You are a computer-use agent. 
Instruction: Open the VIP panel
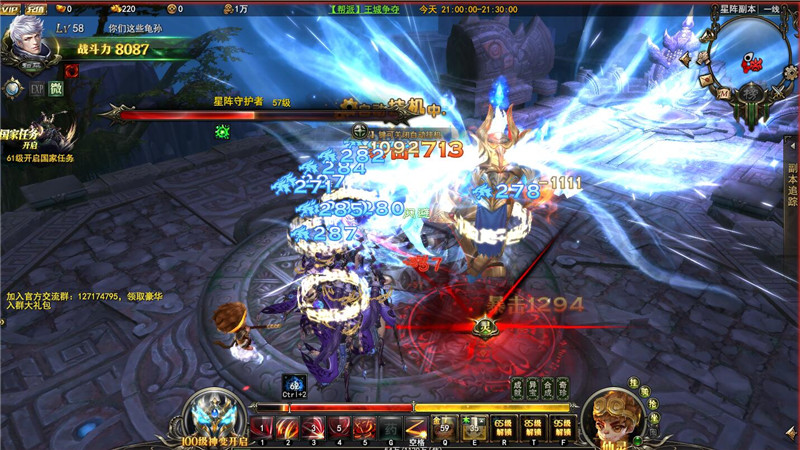pyautogui.click(x=12, y=8)
